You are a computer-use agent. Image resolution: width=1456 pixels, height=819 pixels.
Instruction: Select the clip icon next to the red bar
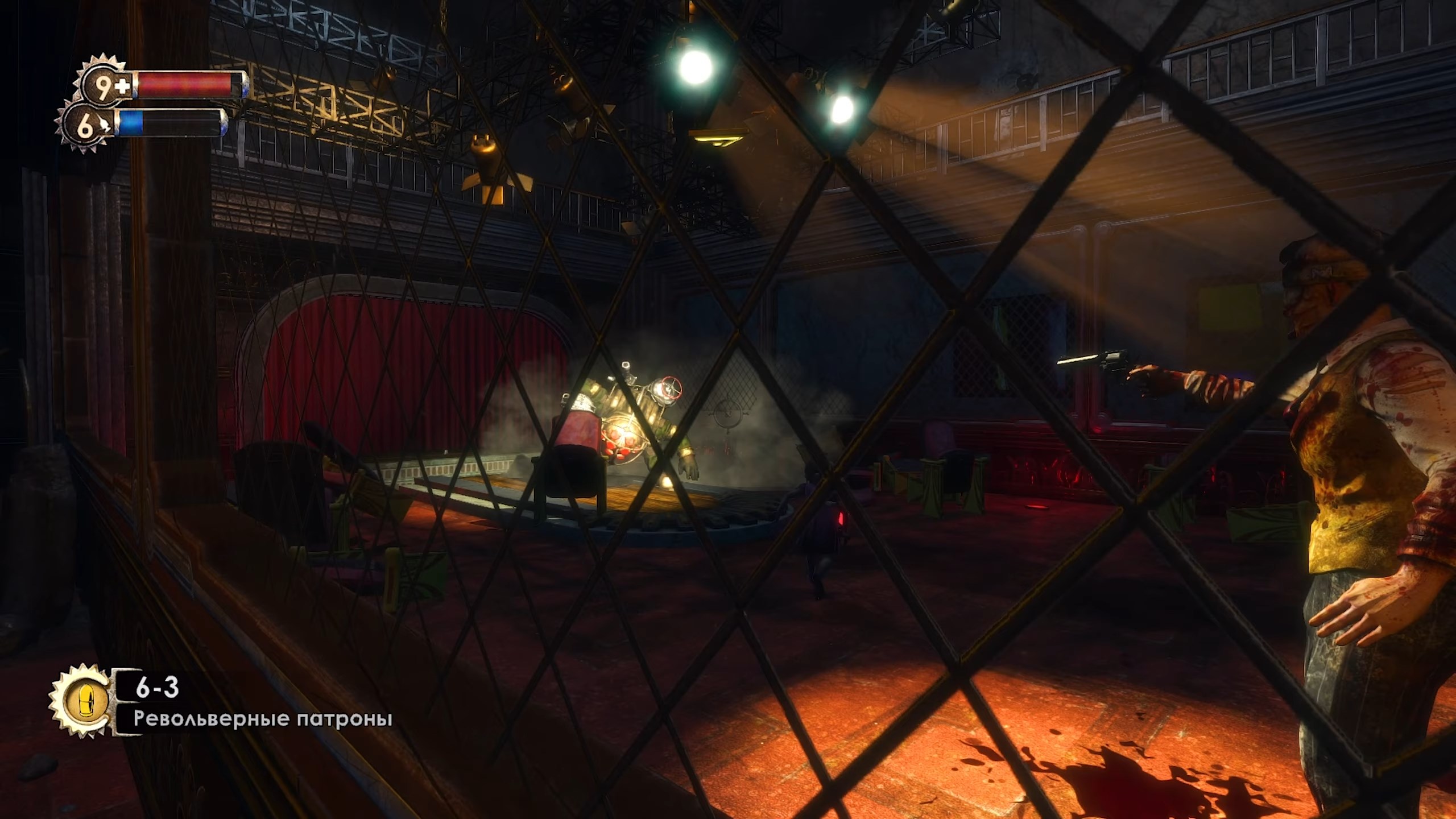(x=123, y=85)
